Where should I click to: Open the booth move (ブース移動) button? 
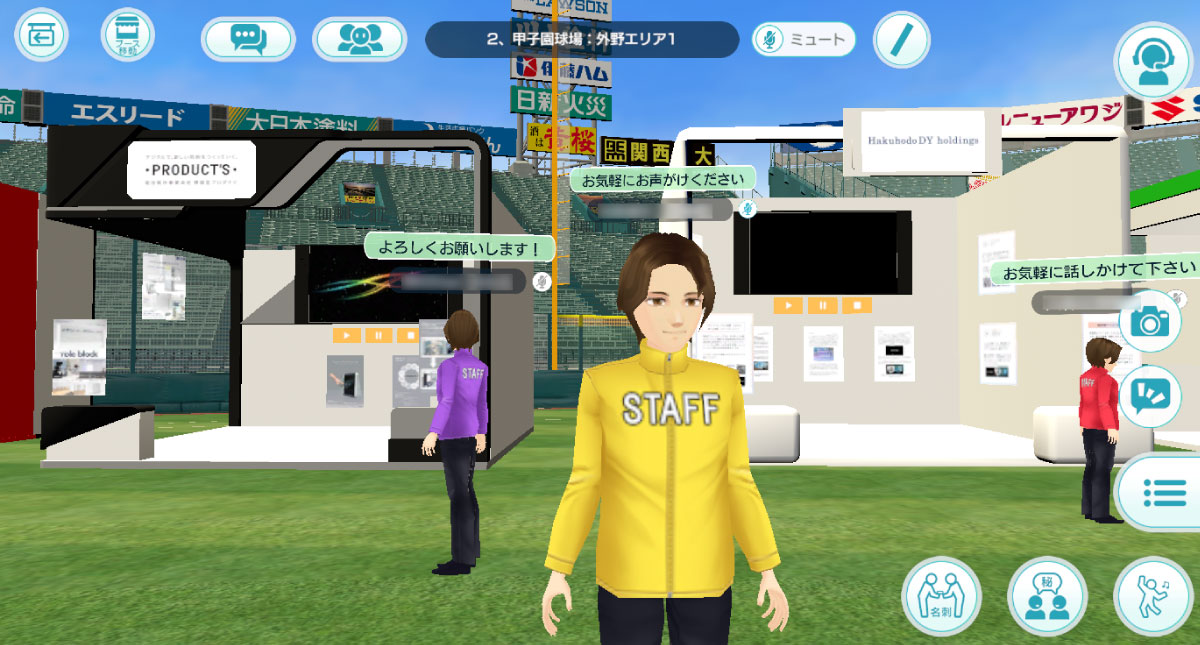point(127,36)
